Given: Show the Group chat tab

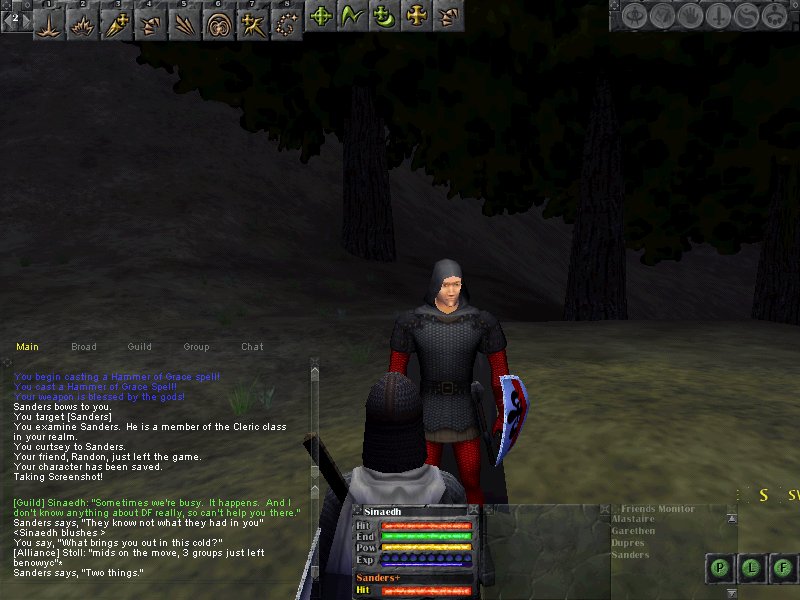Looking at the screenshot, I should [x=196, y=347].
